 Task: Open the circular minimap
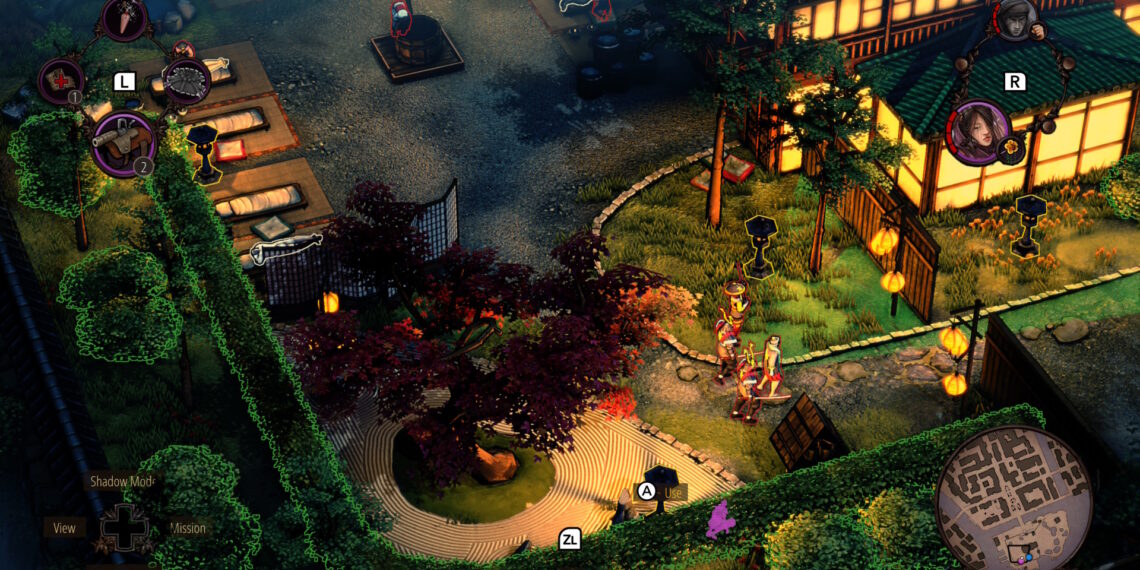click(1013, 497)
